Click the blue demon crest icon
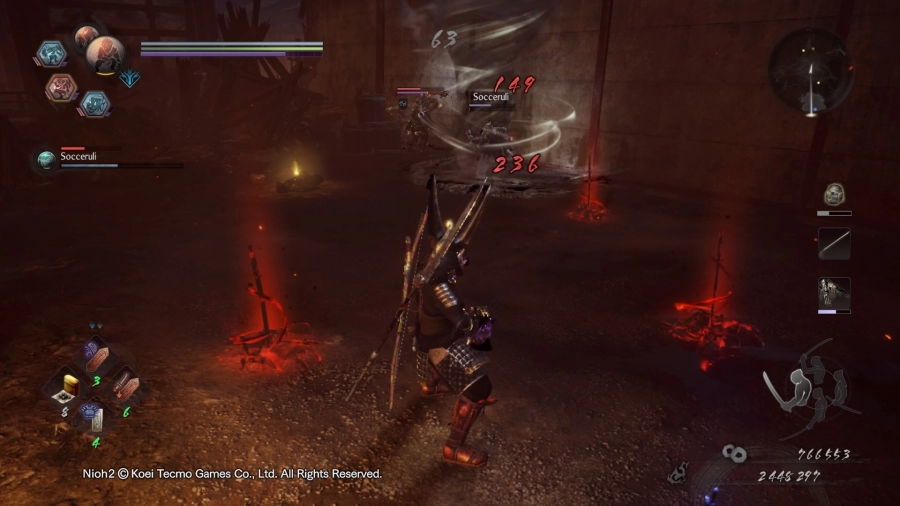The height and width of the screenshot is (506, 900). click(130, 77)
